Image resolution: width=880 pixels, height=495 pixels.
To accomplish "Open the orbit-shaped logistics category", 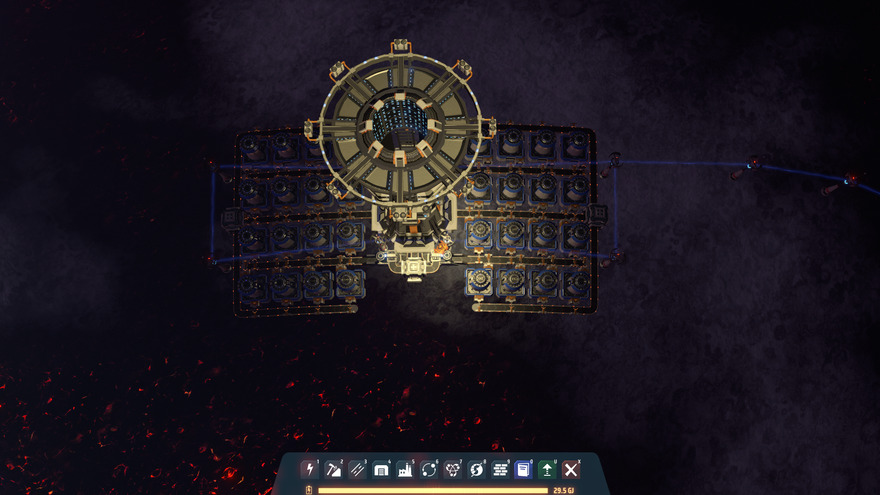I will [x=429, y=469].
